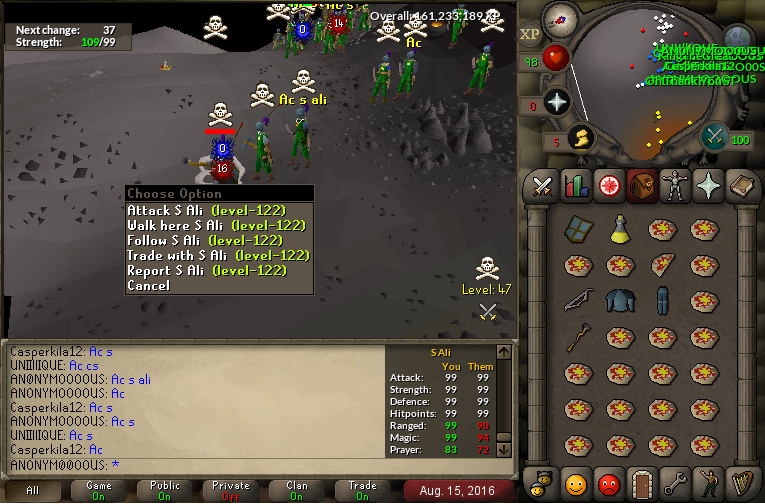This screenshot has width=765, height=504.
Task: Switch to the Skills bar-chart tab
Action: (x=575, y=186)
